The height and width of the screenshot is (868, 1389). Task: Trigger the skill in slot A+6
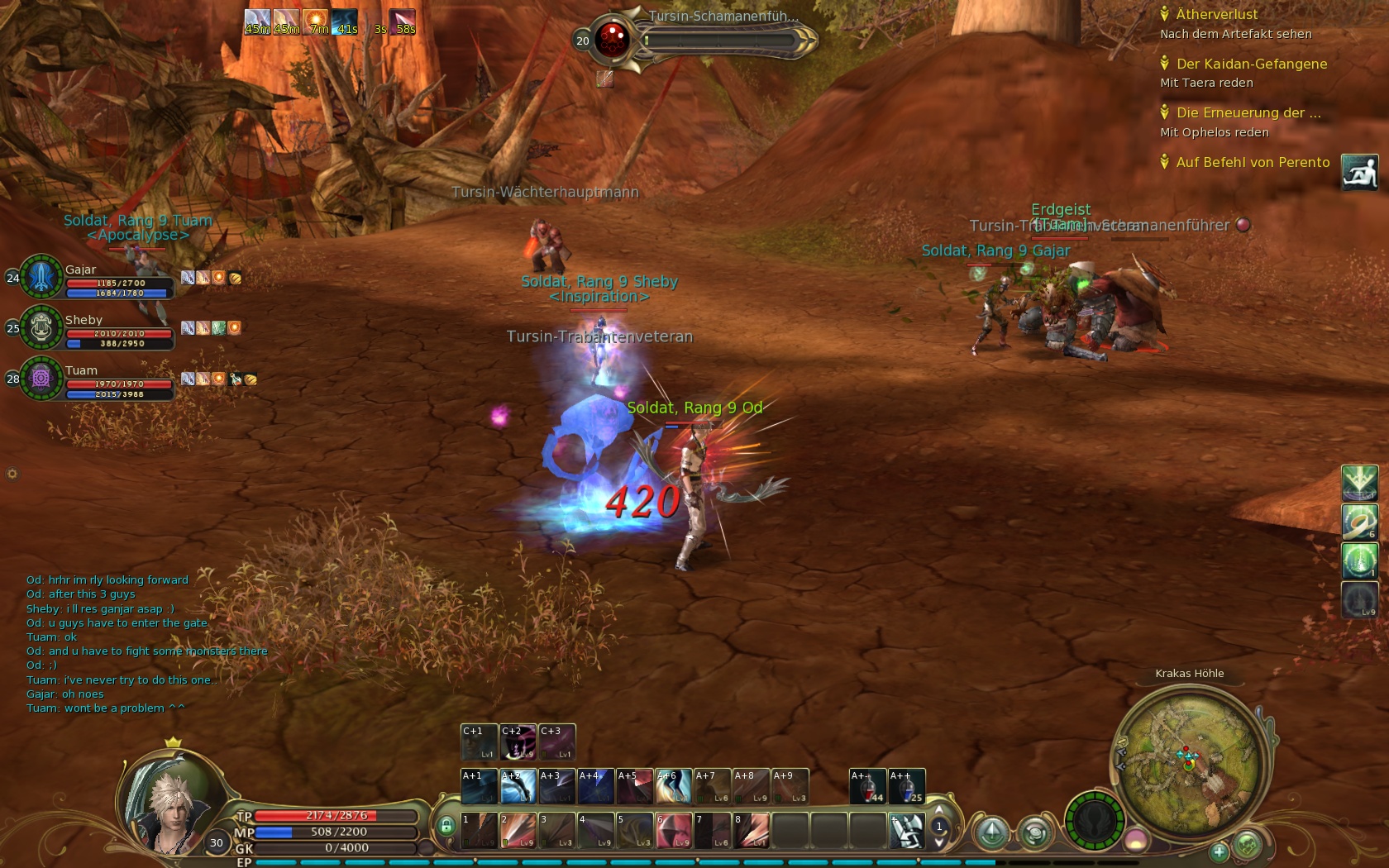click(673, 787)
